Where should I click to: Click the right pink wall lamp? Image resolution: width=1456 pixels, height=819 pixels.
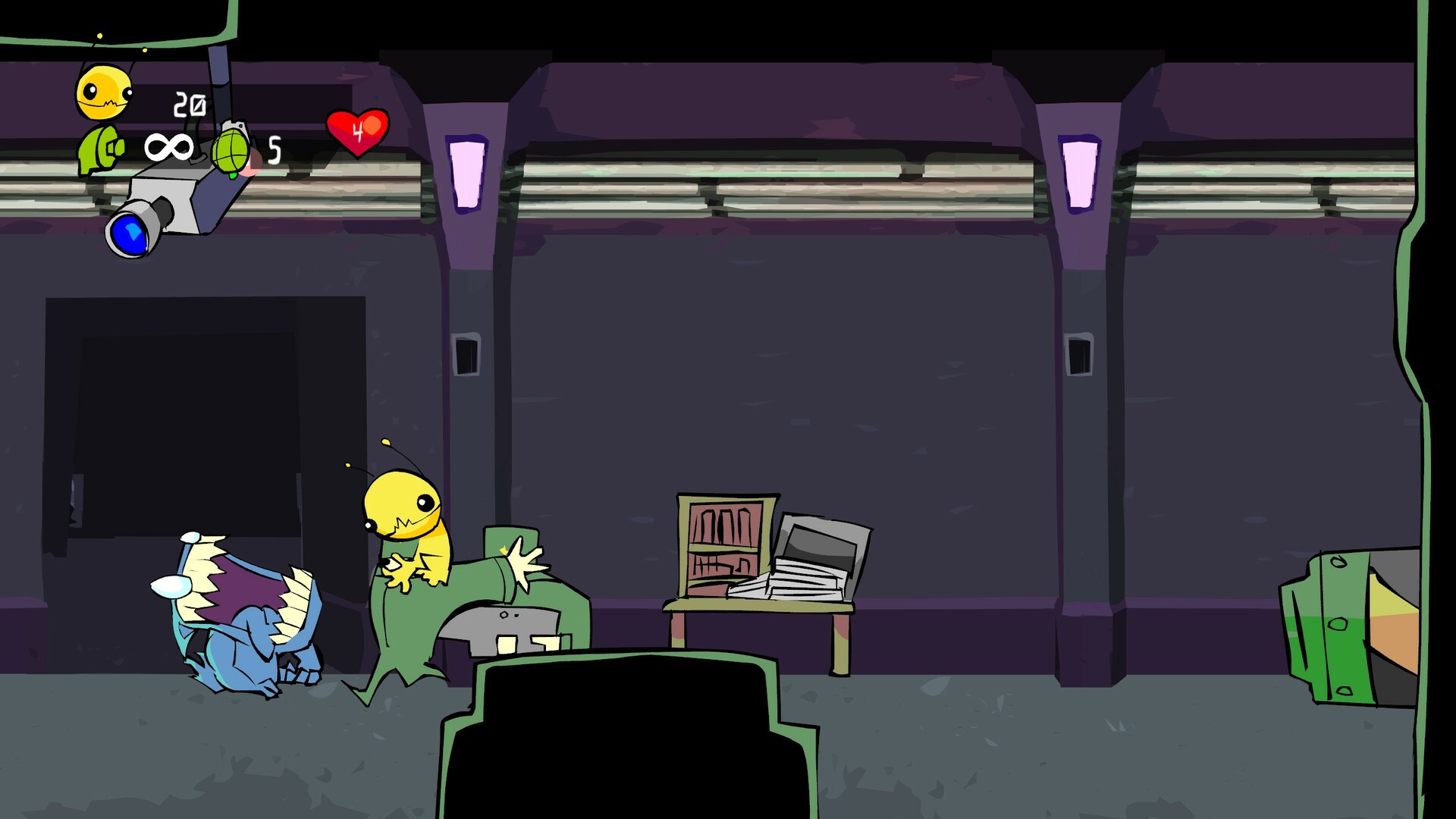pos(1081,174)
